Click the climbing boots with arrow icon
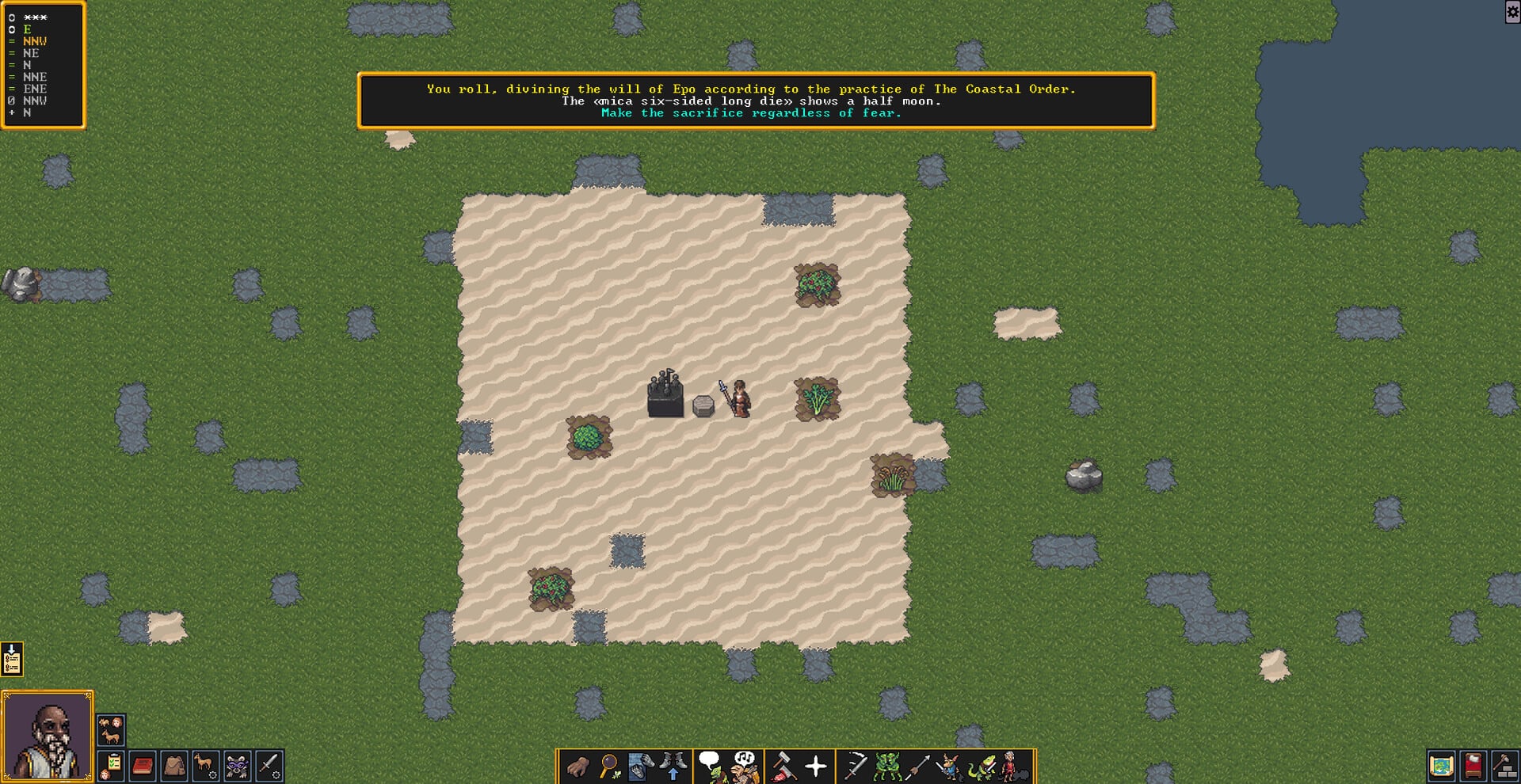The width and height of the screenshot is (1521, 784). click(x=673, y=765)
